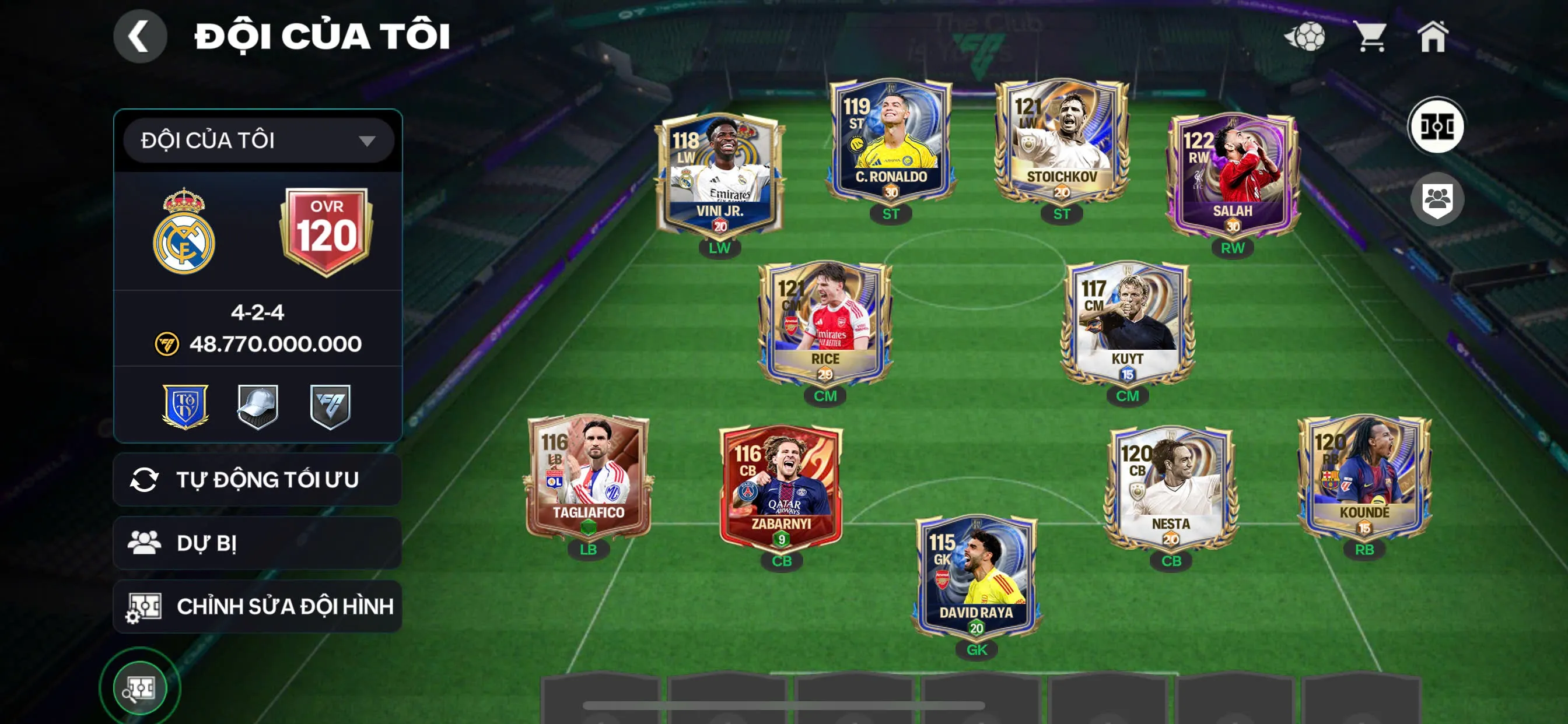This screenshot has width=1568, height=724.
Task: Select the silver cap badge icon
Action: pyautogui.click(x=258, y=406)
